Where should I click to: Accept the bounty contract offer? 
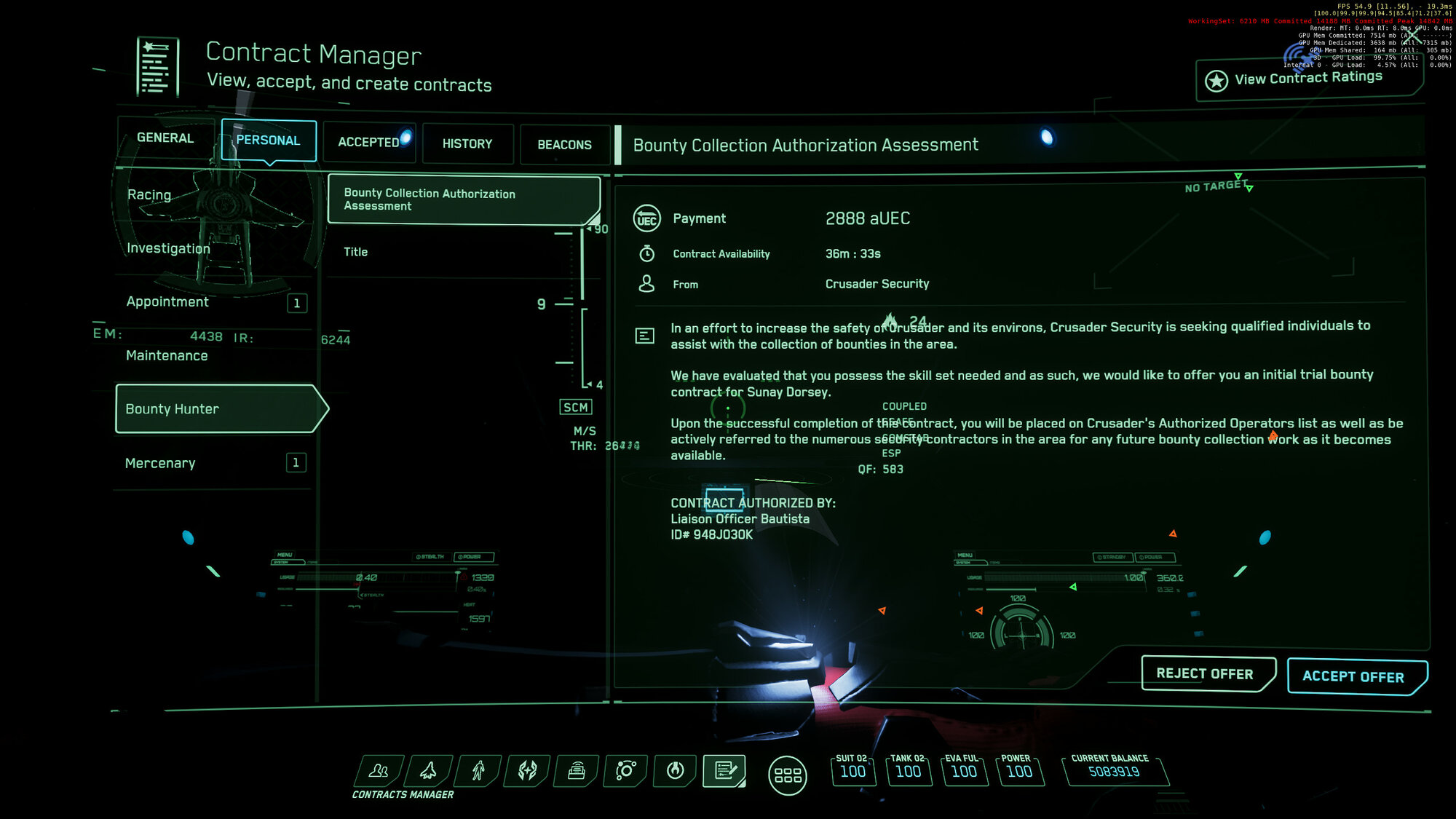[x=1356, y=676]
